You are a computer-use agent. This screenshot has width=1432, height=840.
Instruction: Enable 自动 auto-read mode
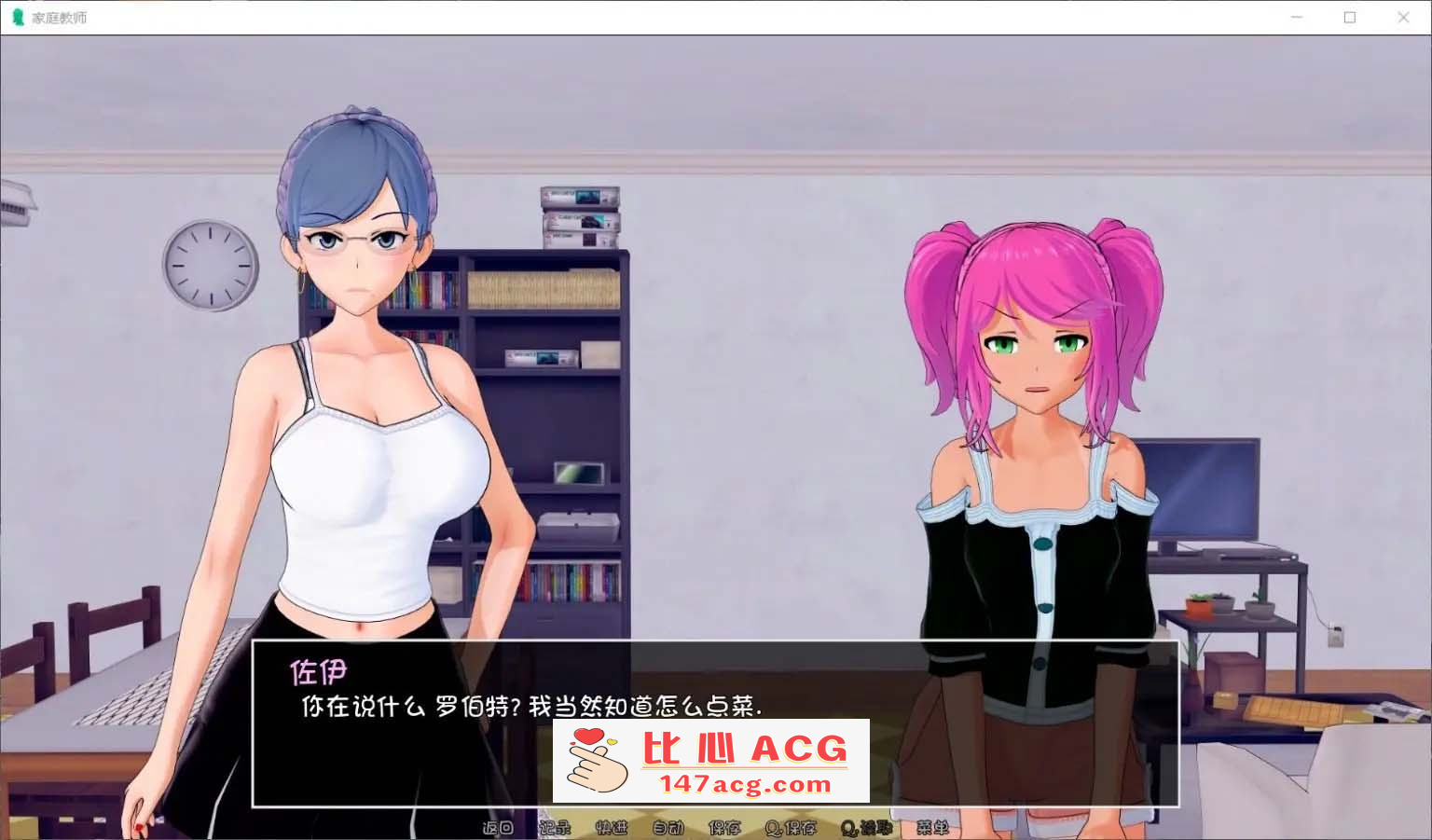click(x=668, y=828)
